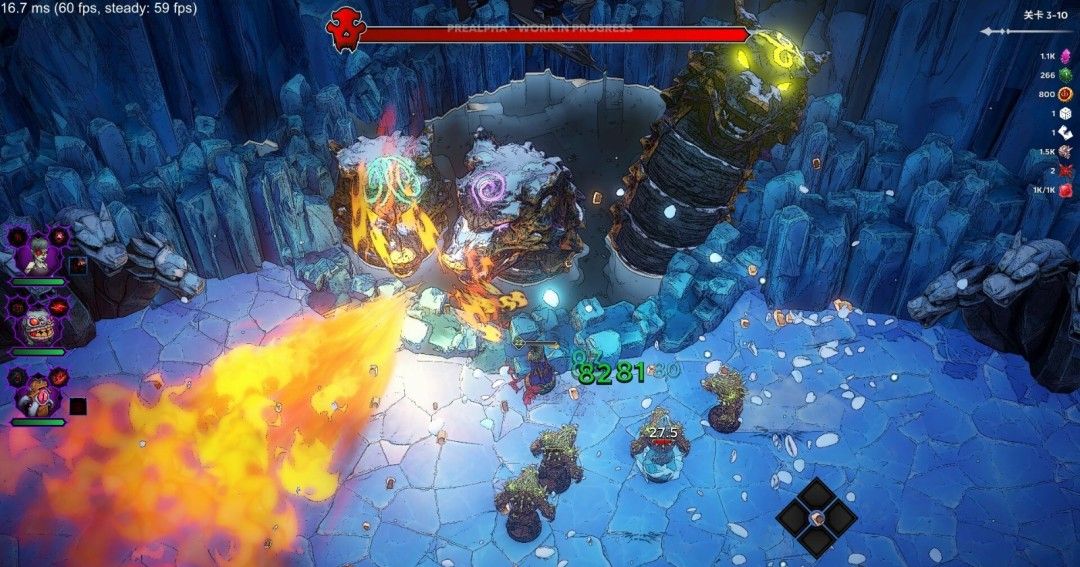Click the center of the diamond item wheel

[817, 517]
